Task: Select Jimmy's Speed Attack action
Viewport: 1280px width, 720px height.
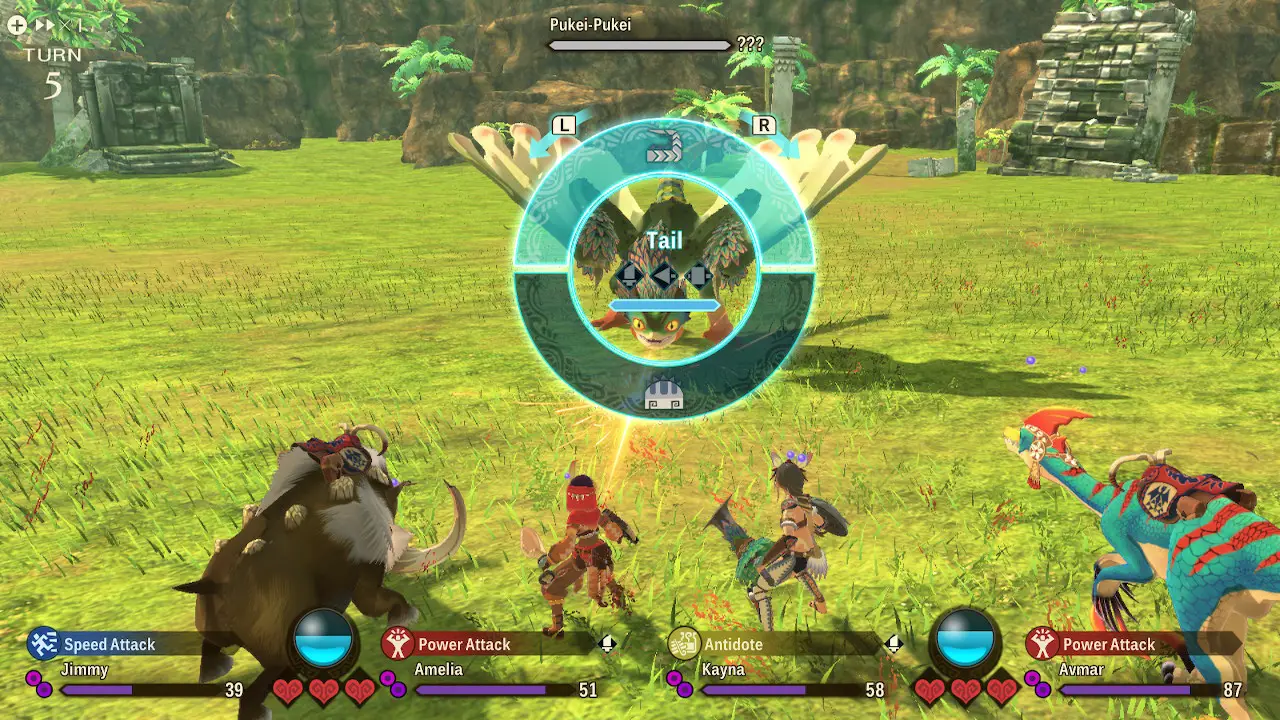Action: click(108, 645)
